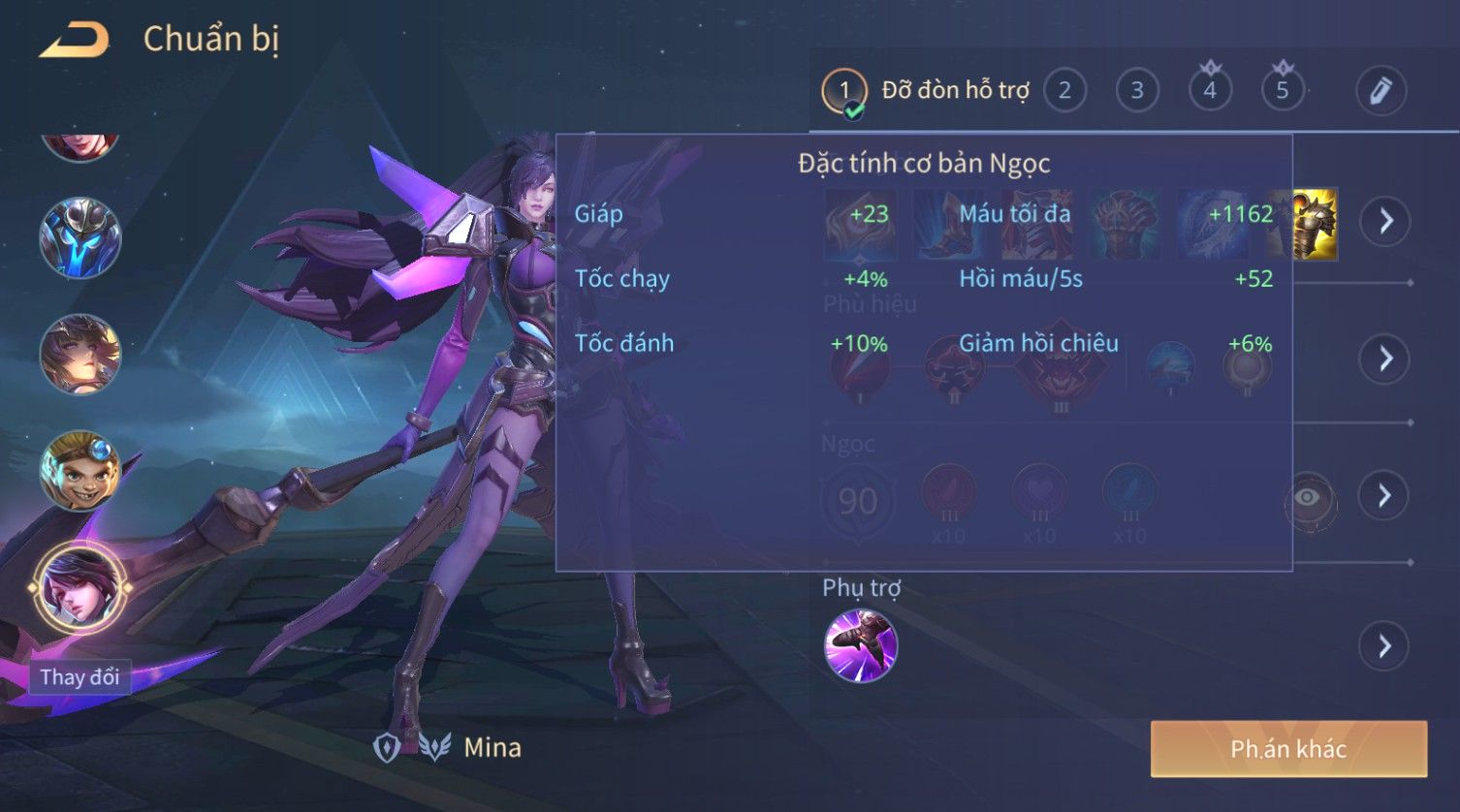This screenshot has height=812, width=1460.
Task: Choose loadout preset 5
Action: [x=1282, y=91]
